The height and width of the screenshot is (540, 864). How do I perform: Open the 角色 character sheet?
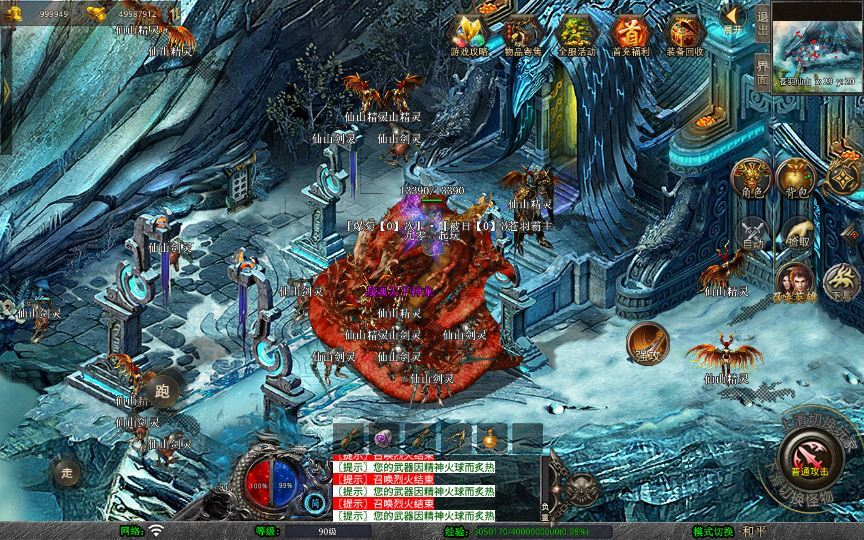753,179
